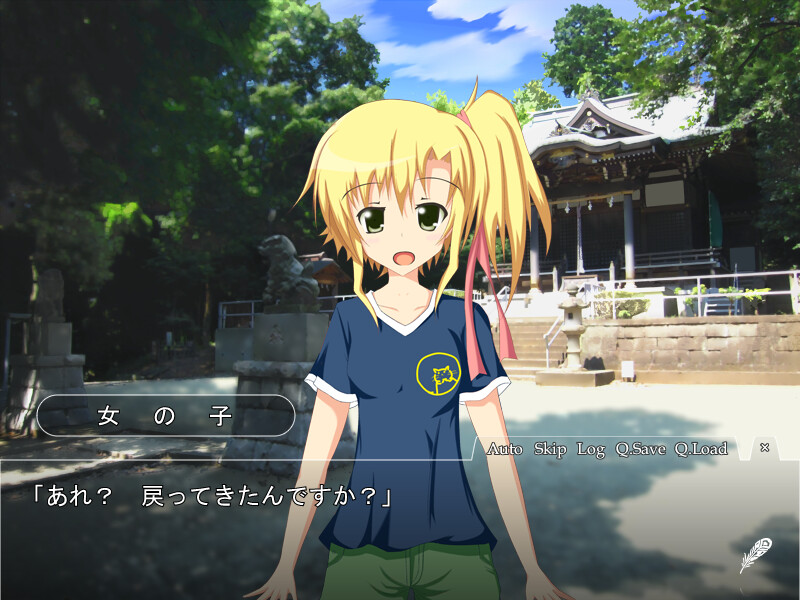Hide the message window with the × button

765,448
